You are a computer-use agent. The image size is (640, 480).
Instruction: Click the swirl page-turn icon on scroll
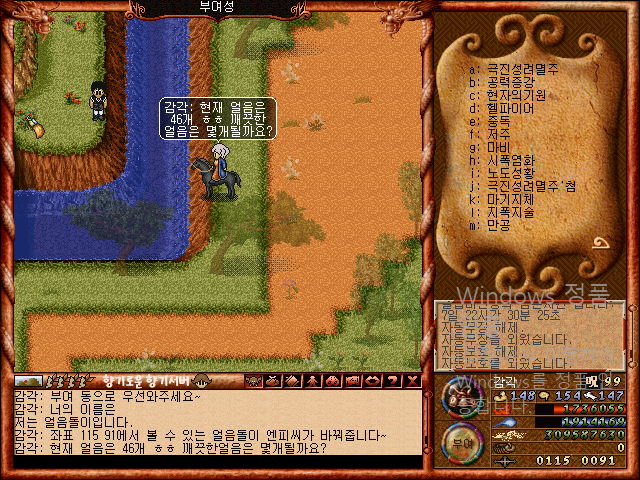[x=602, y=243]
